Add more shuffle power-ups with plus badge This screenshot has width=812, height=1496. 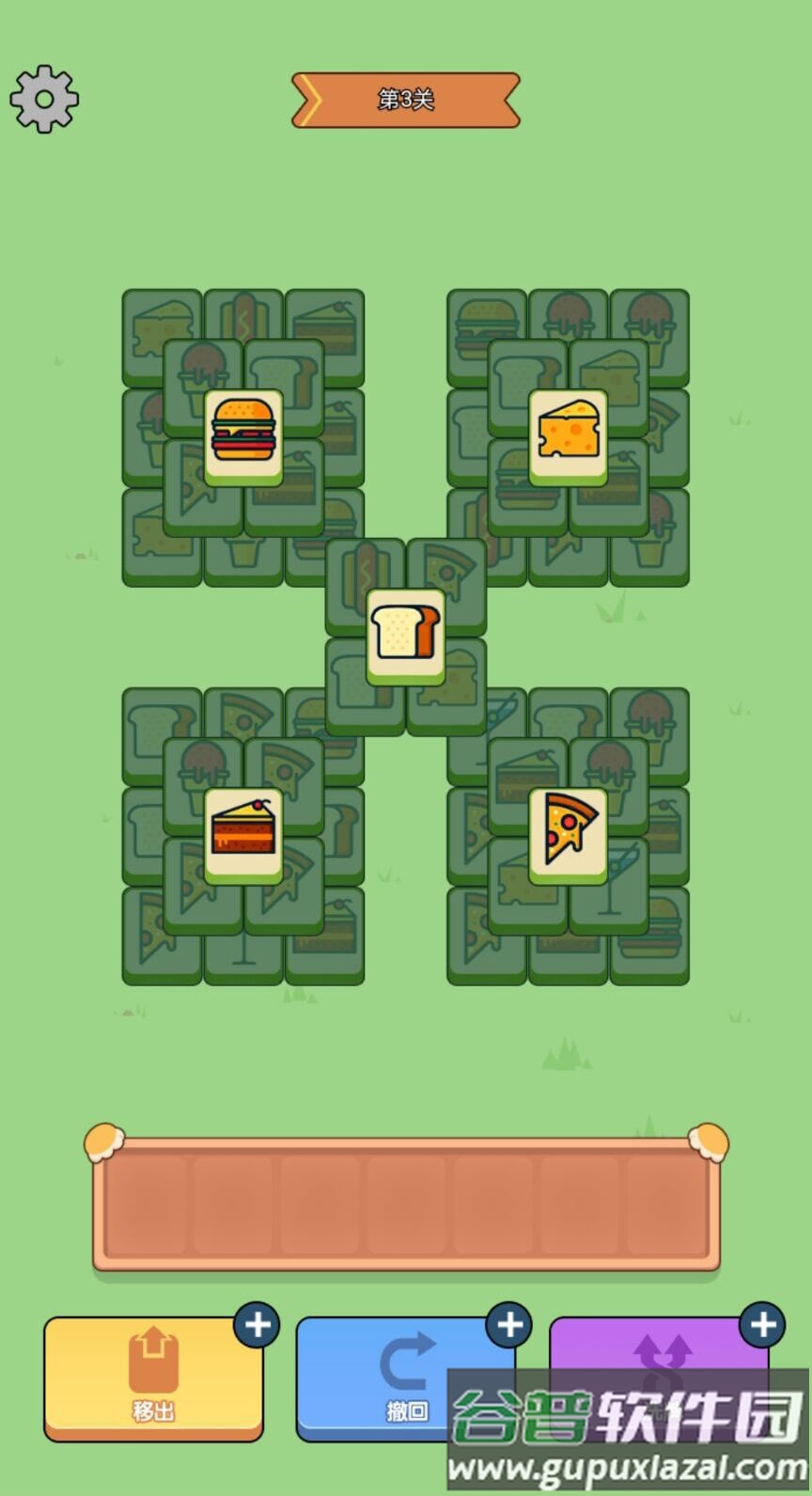762,1325
